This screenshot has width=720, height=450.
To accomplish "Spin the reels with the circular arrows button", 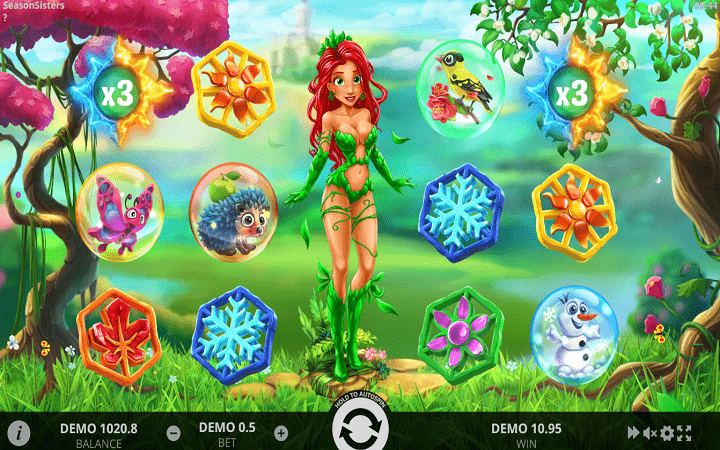I will 360,433.
